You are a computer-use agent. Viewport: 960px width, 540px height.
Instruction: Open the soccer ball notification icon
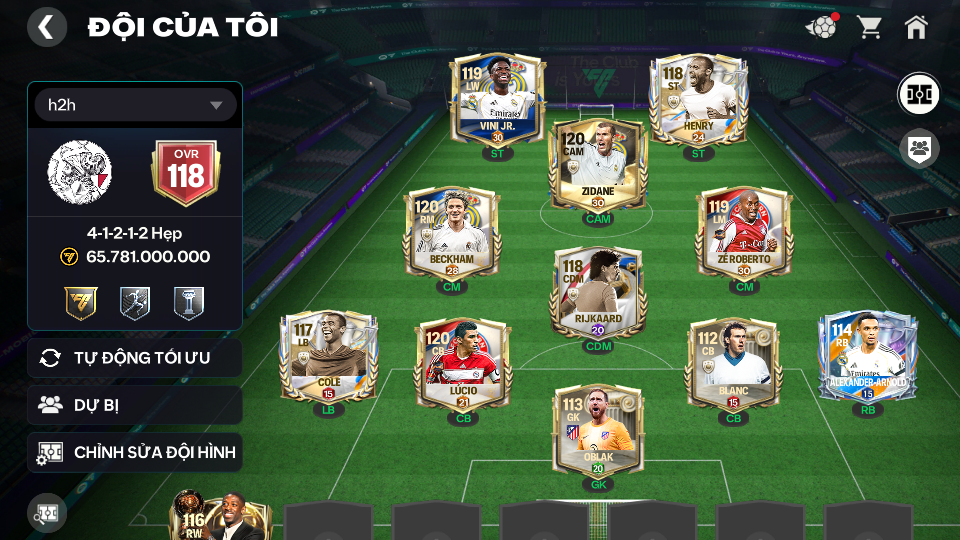[x=820, y=27]
